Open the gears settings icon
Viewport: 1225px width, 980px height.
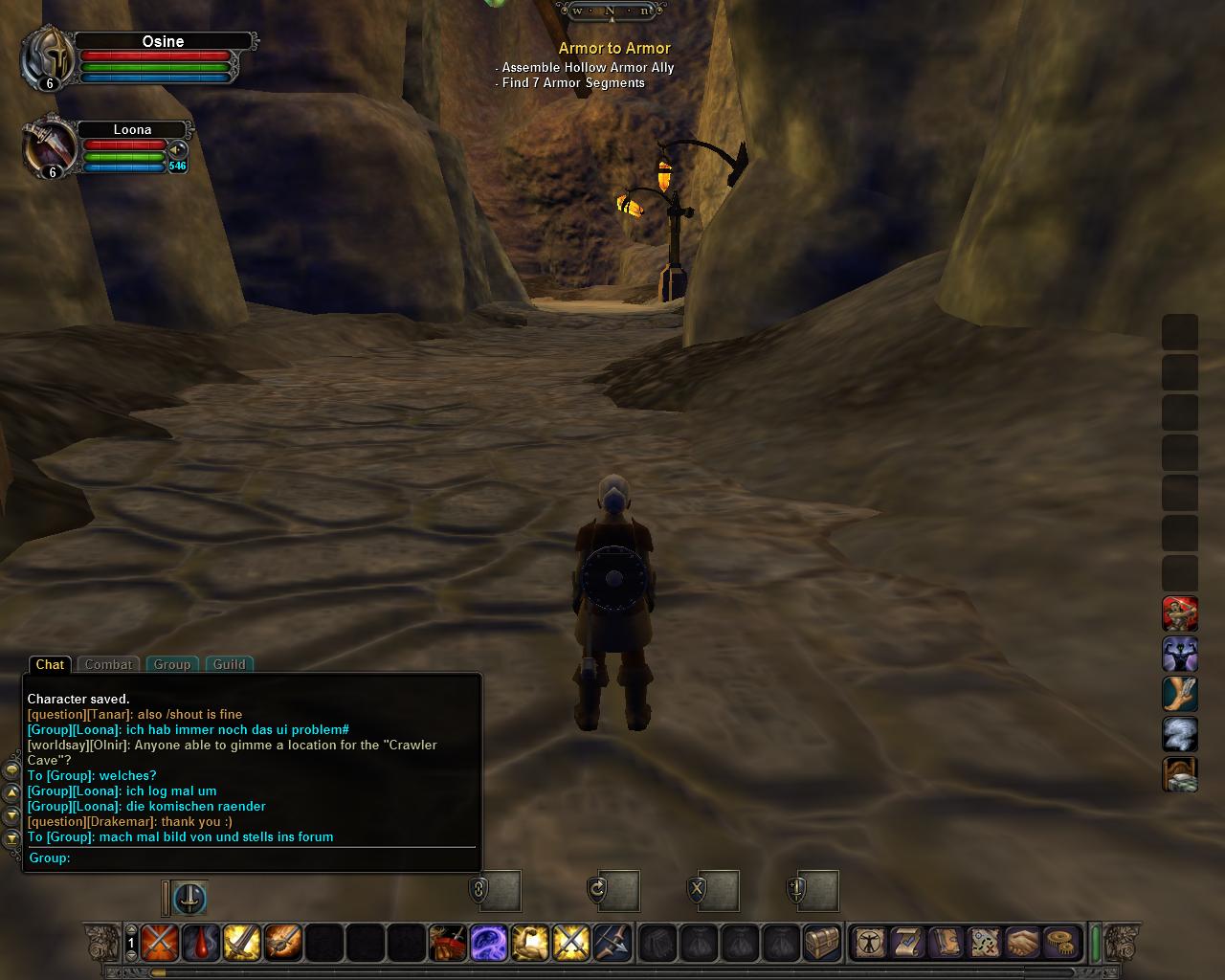(1060, 943)
